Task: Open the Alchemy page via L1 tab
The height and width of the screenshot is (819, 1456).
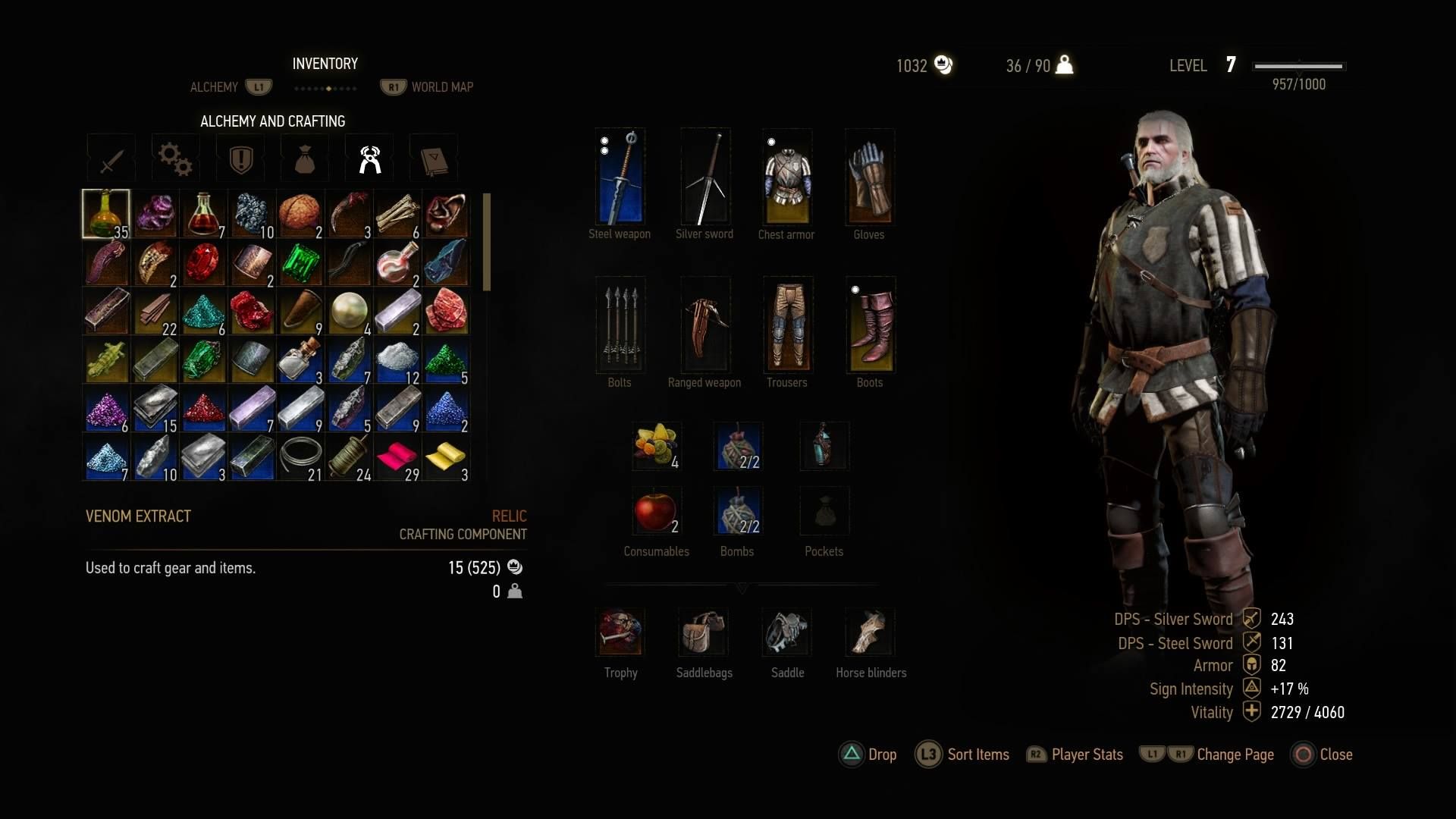Action: [x=259, y=86]
